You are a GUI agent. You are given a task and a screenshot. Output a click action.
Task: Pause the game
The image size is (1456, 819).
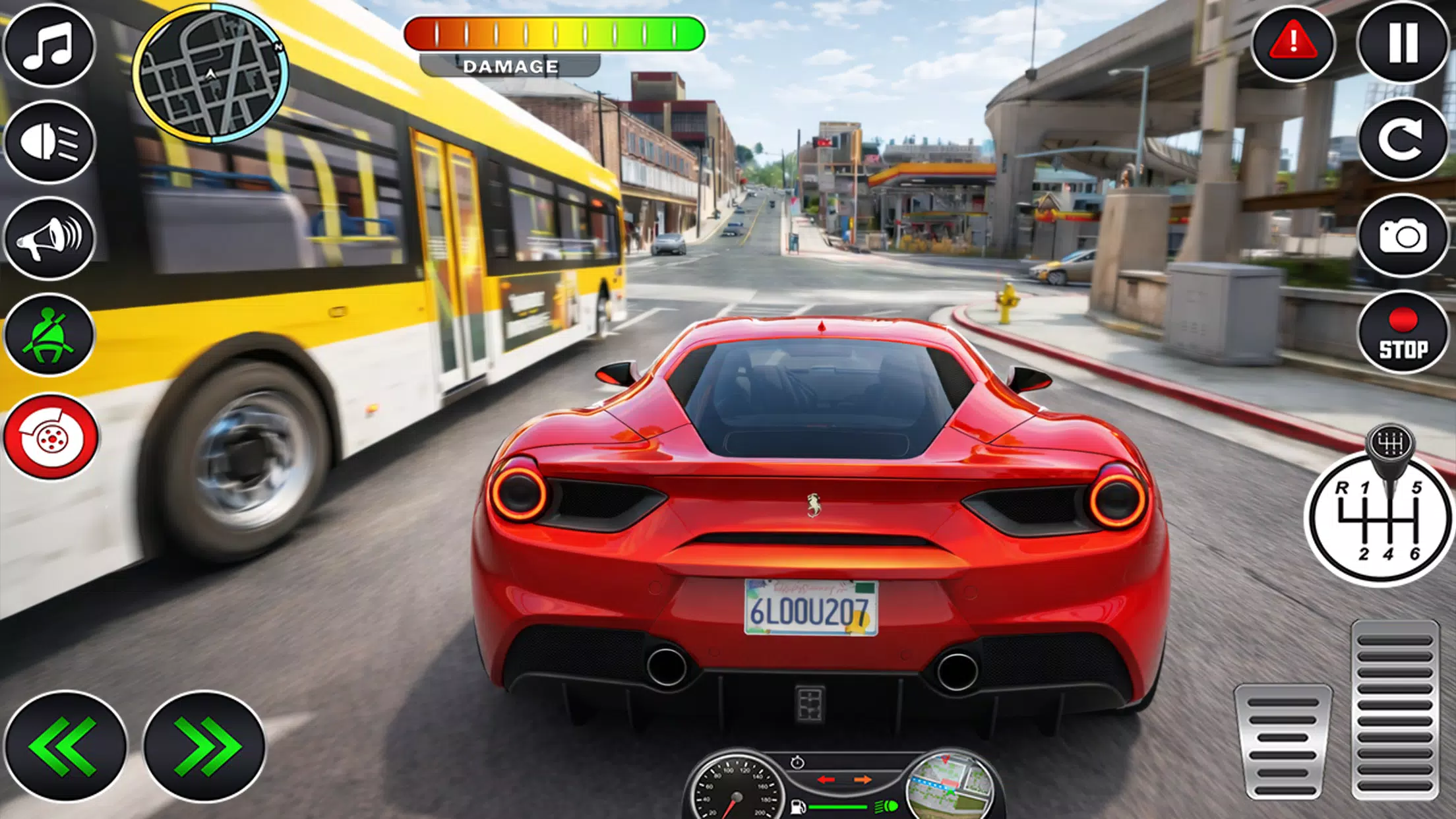point(1403,42)
